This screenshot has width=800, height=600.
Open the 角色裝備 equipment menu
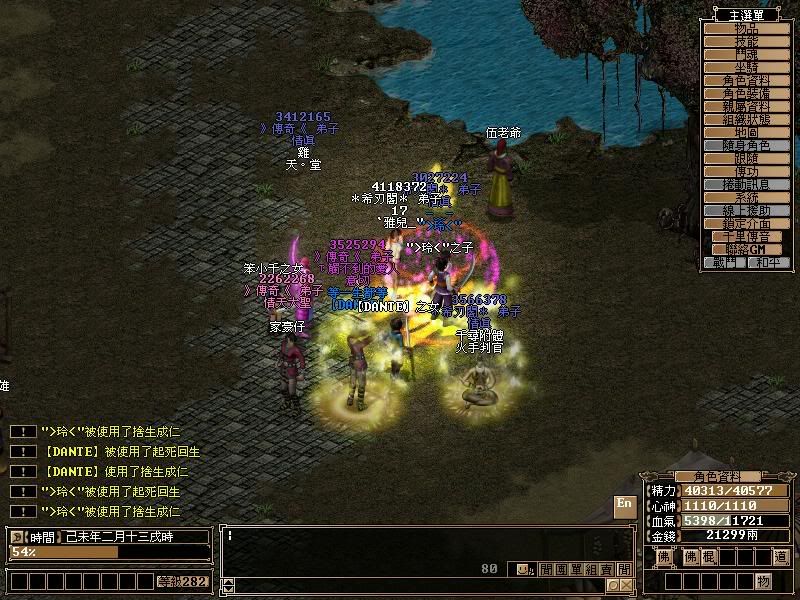pyautogui.click(x=746, y=93)
